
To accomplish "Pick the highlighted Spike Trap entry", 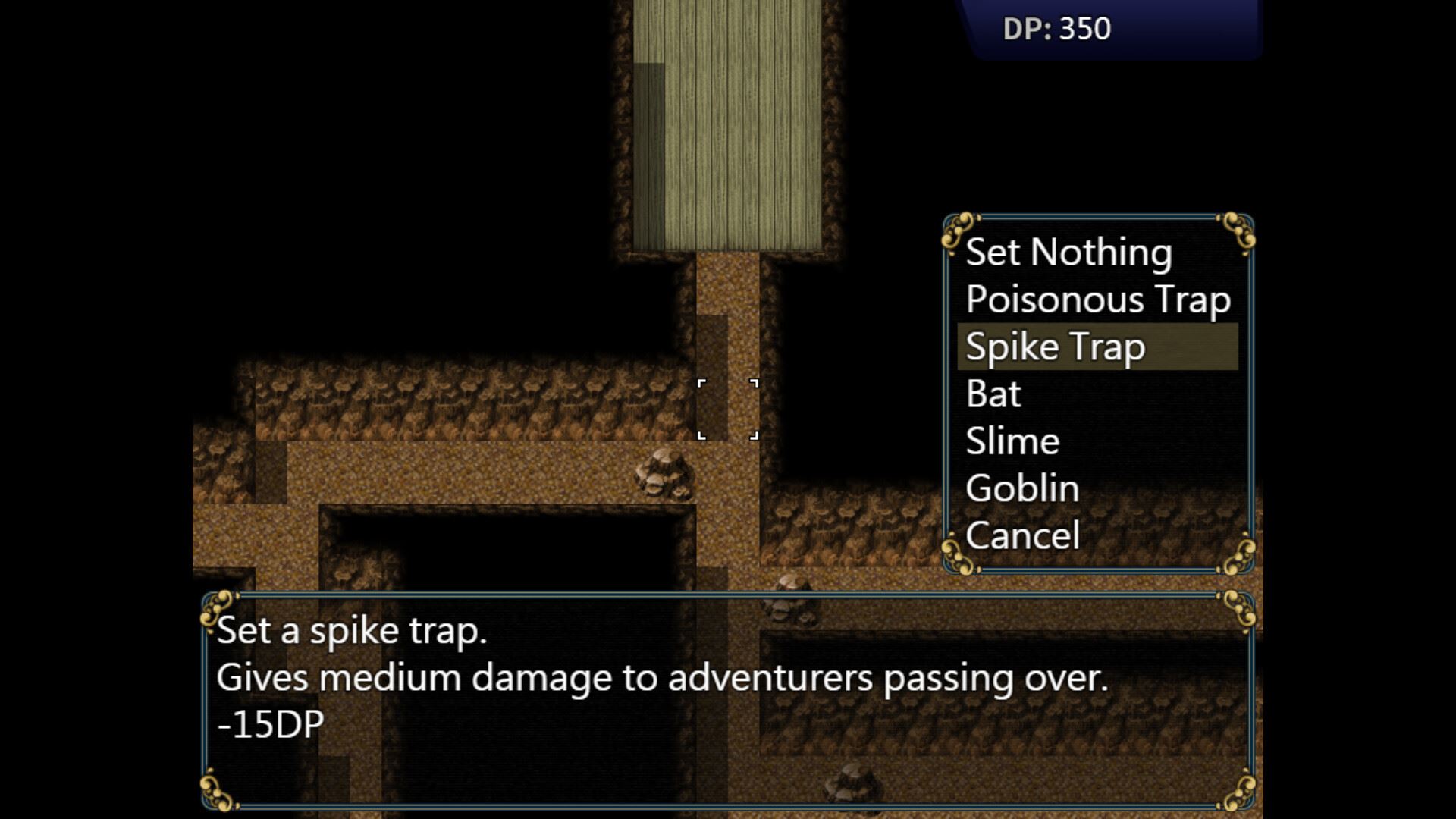I will (1055, 347).
